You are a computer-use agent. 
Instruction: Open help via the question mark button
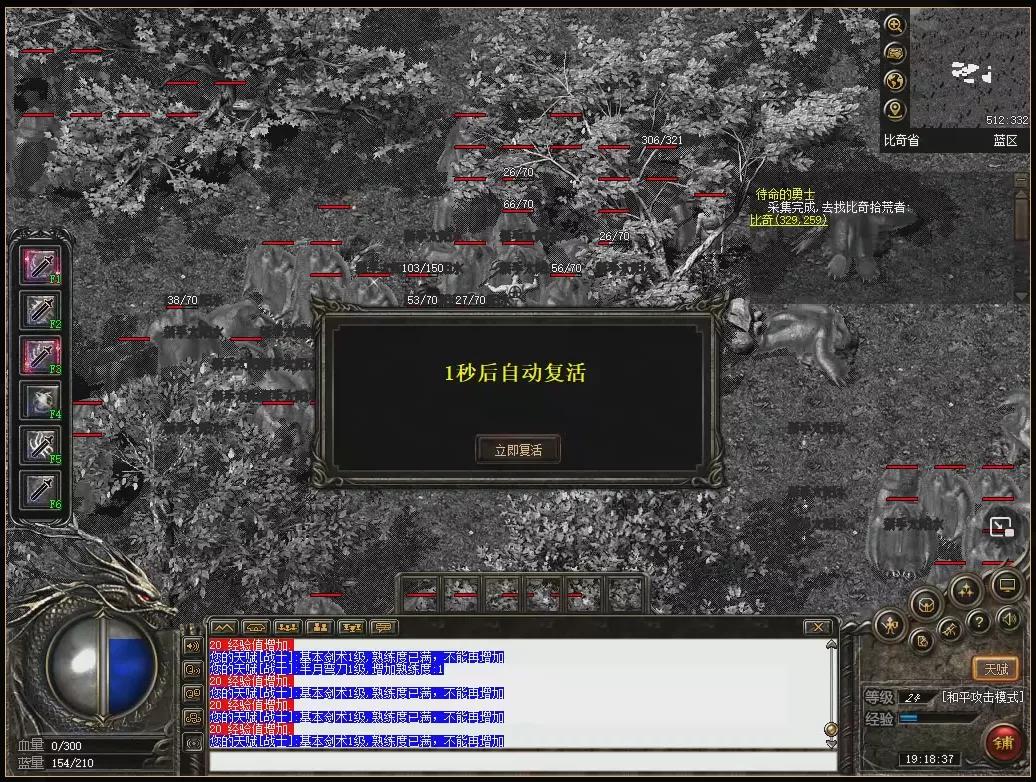[979, 622]
